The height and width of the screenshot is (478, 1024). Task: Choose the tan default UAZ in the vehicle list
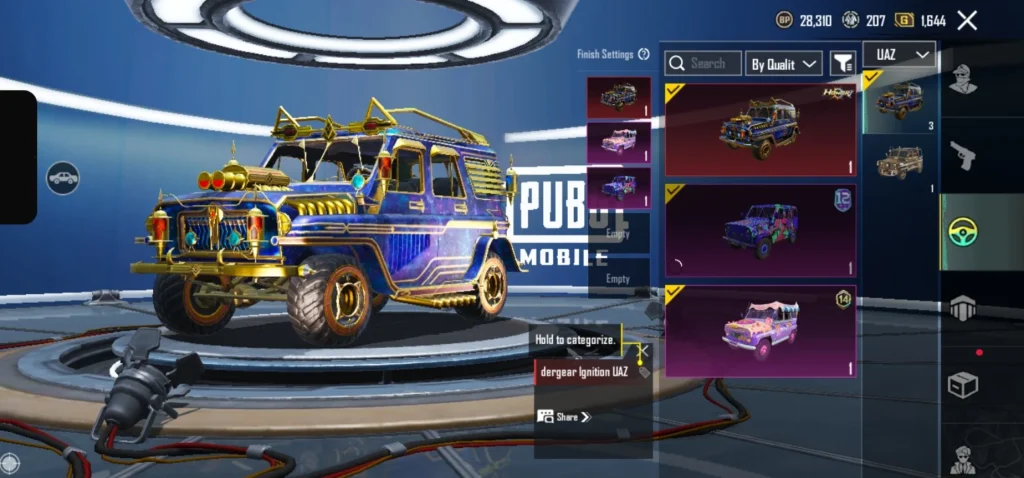coord(900,163)
